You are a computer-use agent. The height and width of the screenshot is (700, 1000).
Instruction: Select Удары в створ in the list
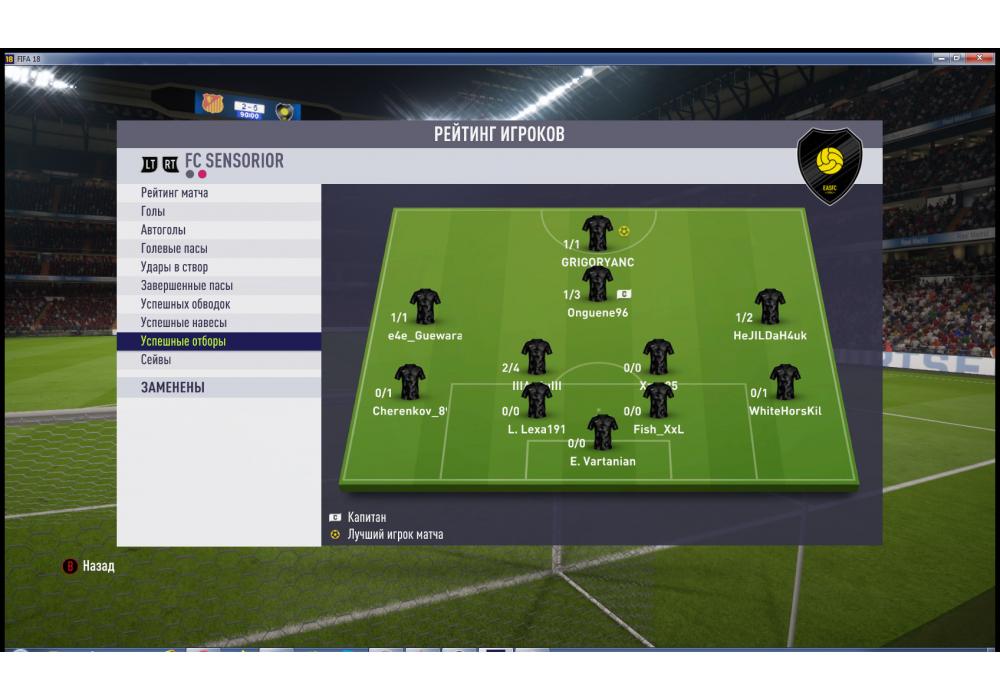(x=174, y=267)
